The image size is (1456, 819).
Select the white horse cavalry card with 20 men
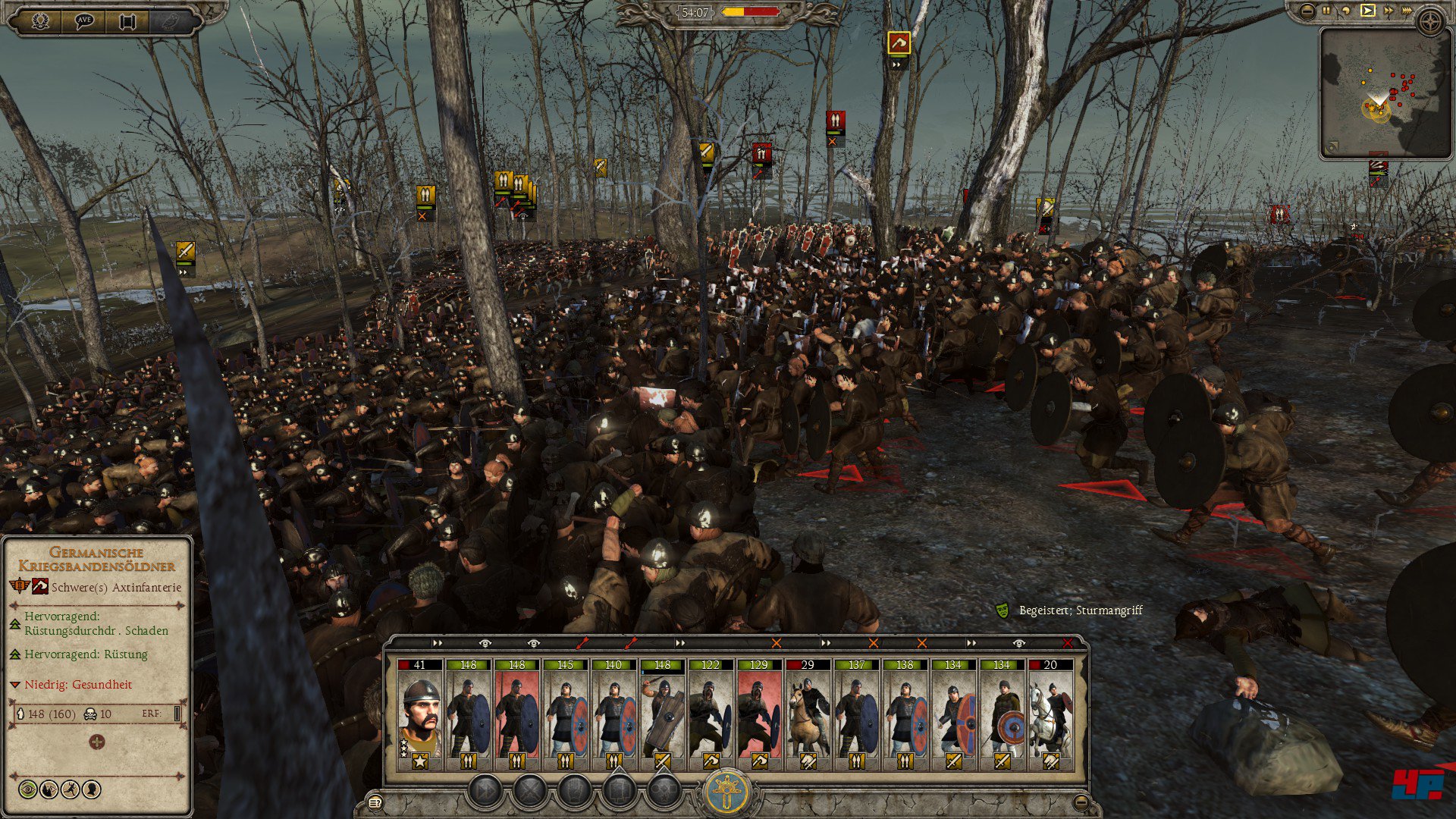pyautogui.click(x=1050, y=714)
